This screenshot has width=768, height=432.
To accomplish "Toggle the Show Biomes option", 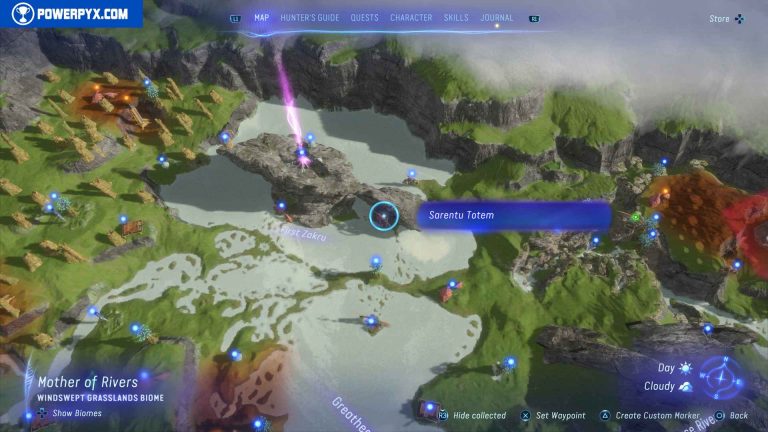I will [x=76, y=412].
